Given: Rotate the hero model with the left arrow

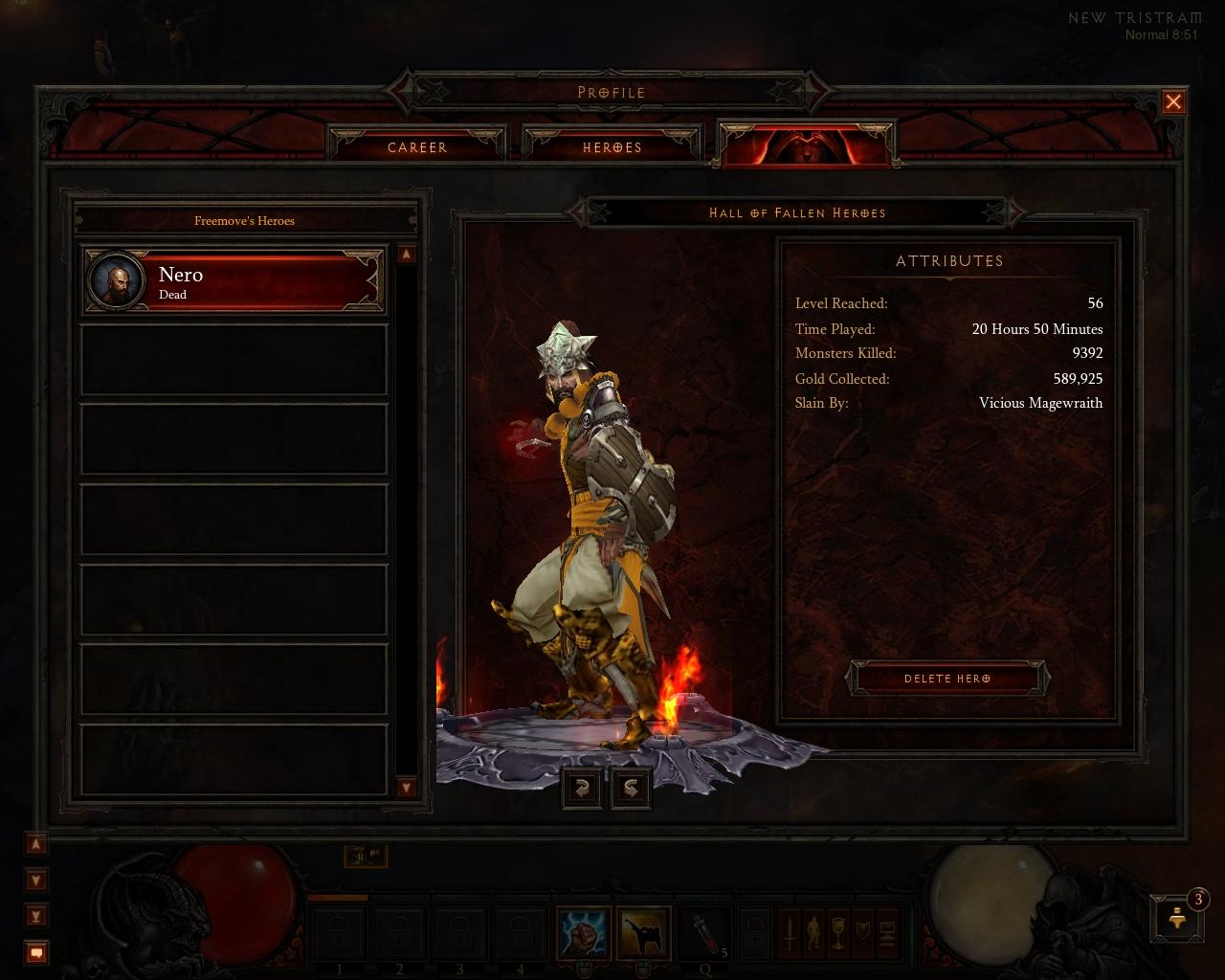Looking at the screenshot, I should click(x=582, y=788).
